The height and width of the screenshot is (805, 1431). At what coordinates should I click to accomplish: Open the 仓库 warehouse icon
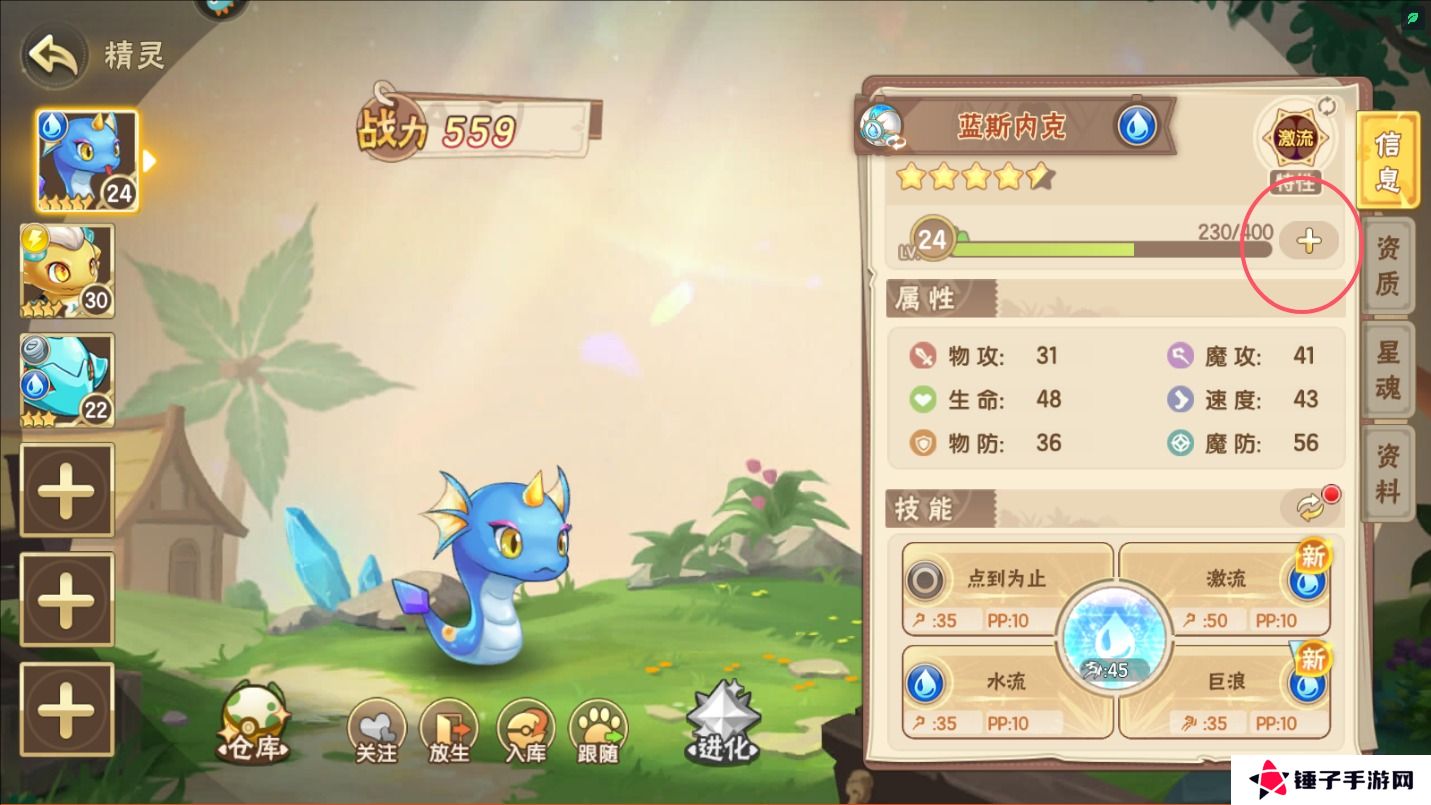253,722
